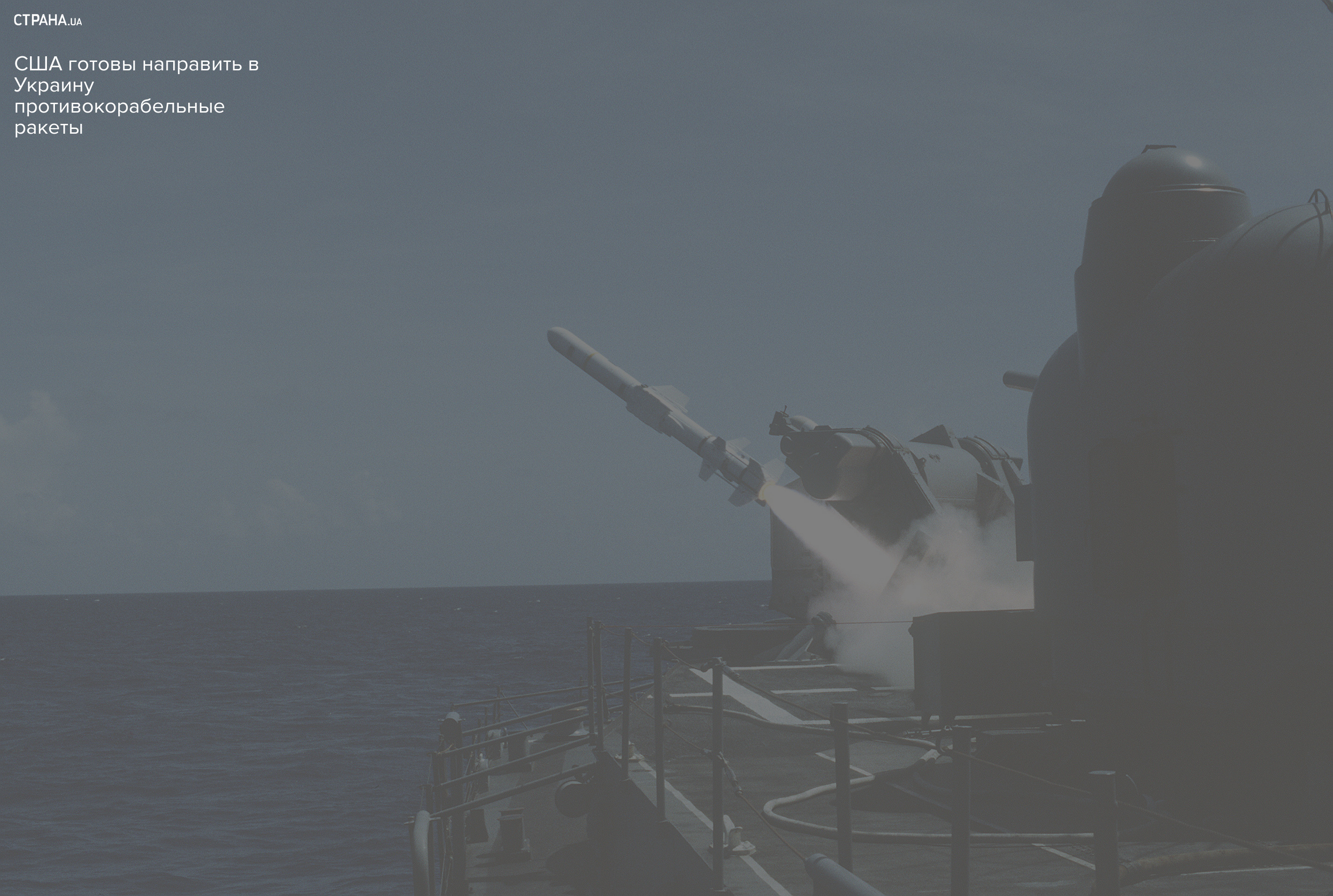Open the headline about anti-ship missiles for Ukraine
1333x896 pixels.
[x=136, y=95]
